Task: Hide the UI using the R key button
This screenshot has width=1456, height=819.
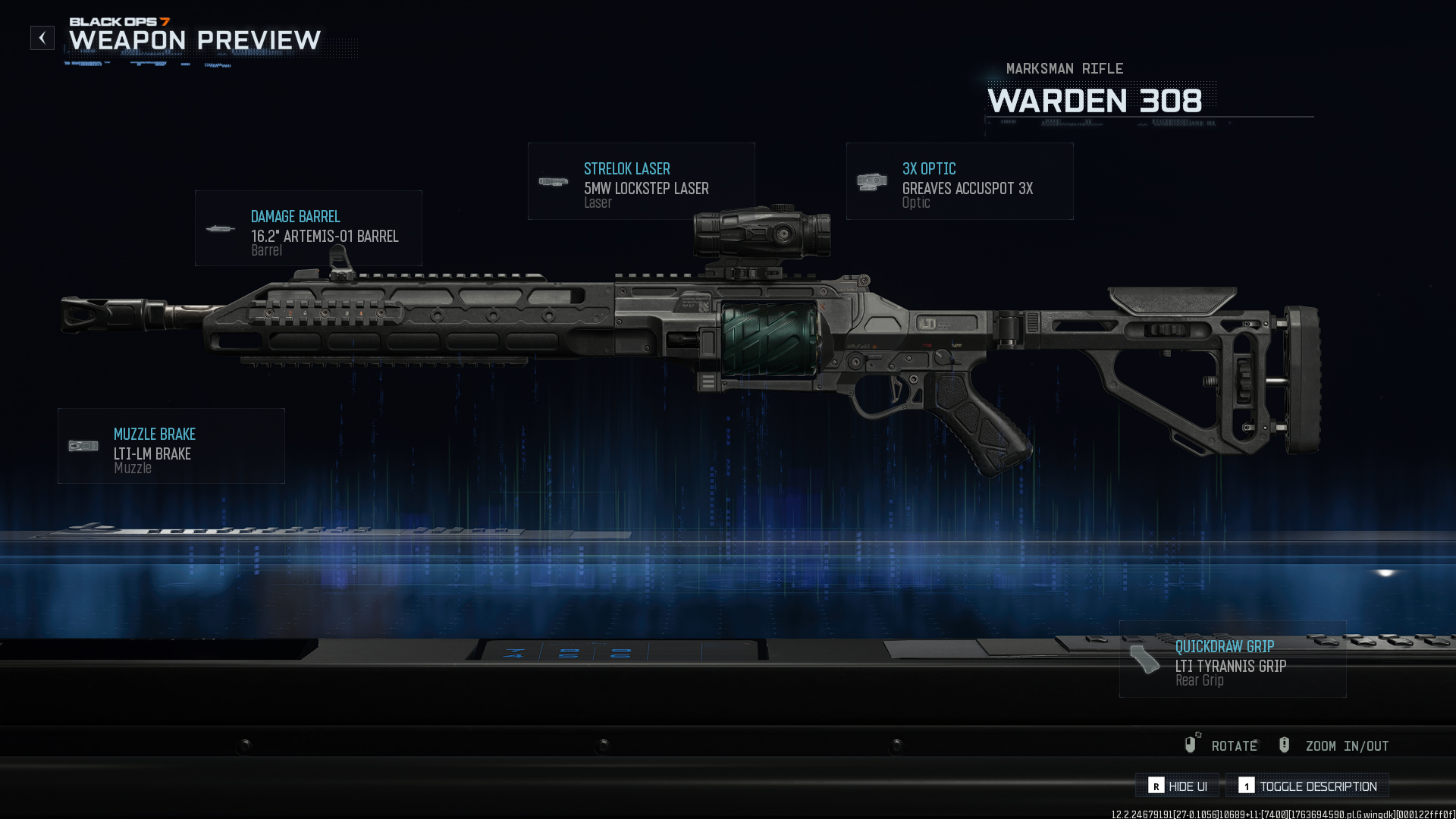Action: [1156, 786]
